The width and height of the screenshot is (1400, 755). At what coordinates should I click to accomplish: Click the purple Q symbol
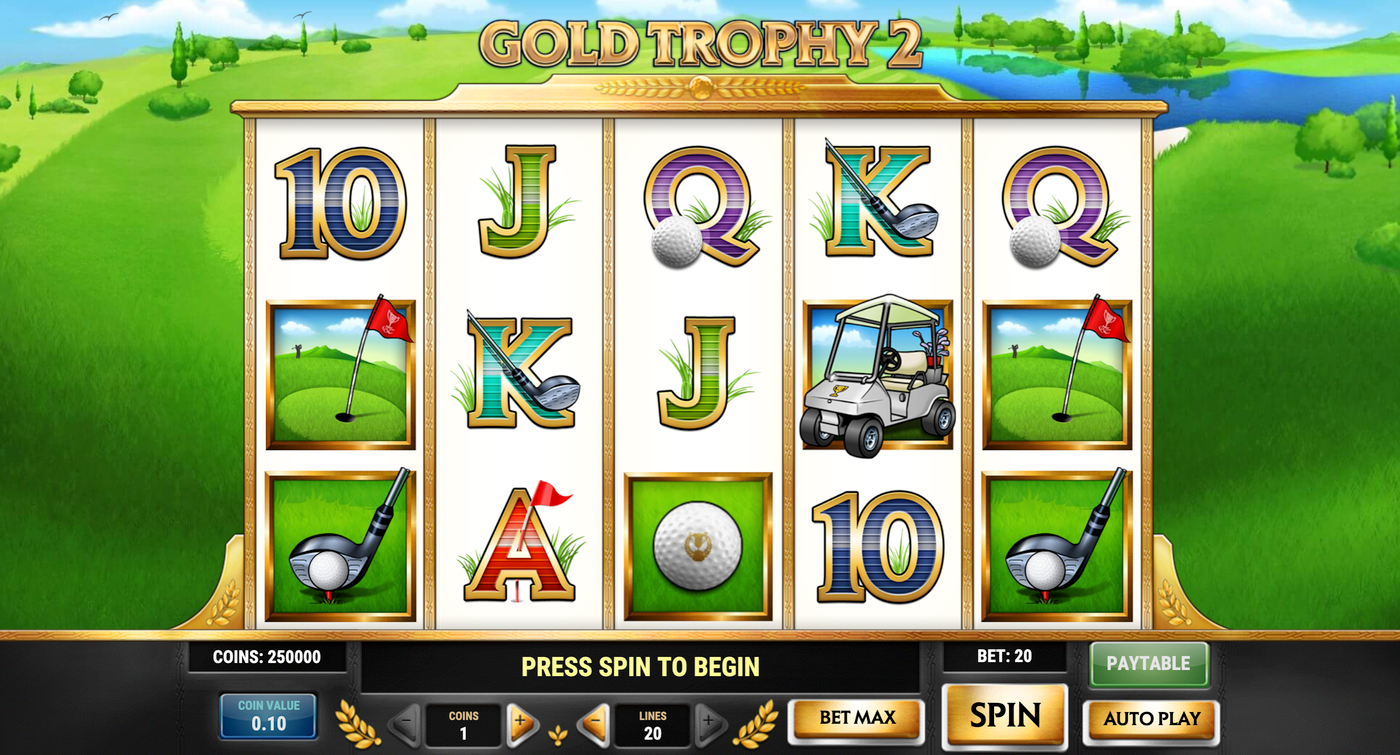click(700, 205)
